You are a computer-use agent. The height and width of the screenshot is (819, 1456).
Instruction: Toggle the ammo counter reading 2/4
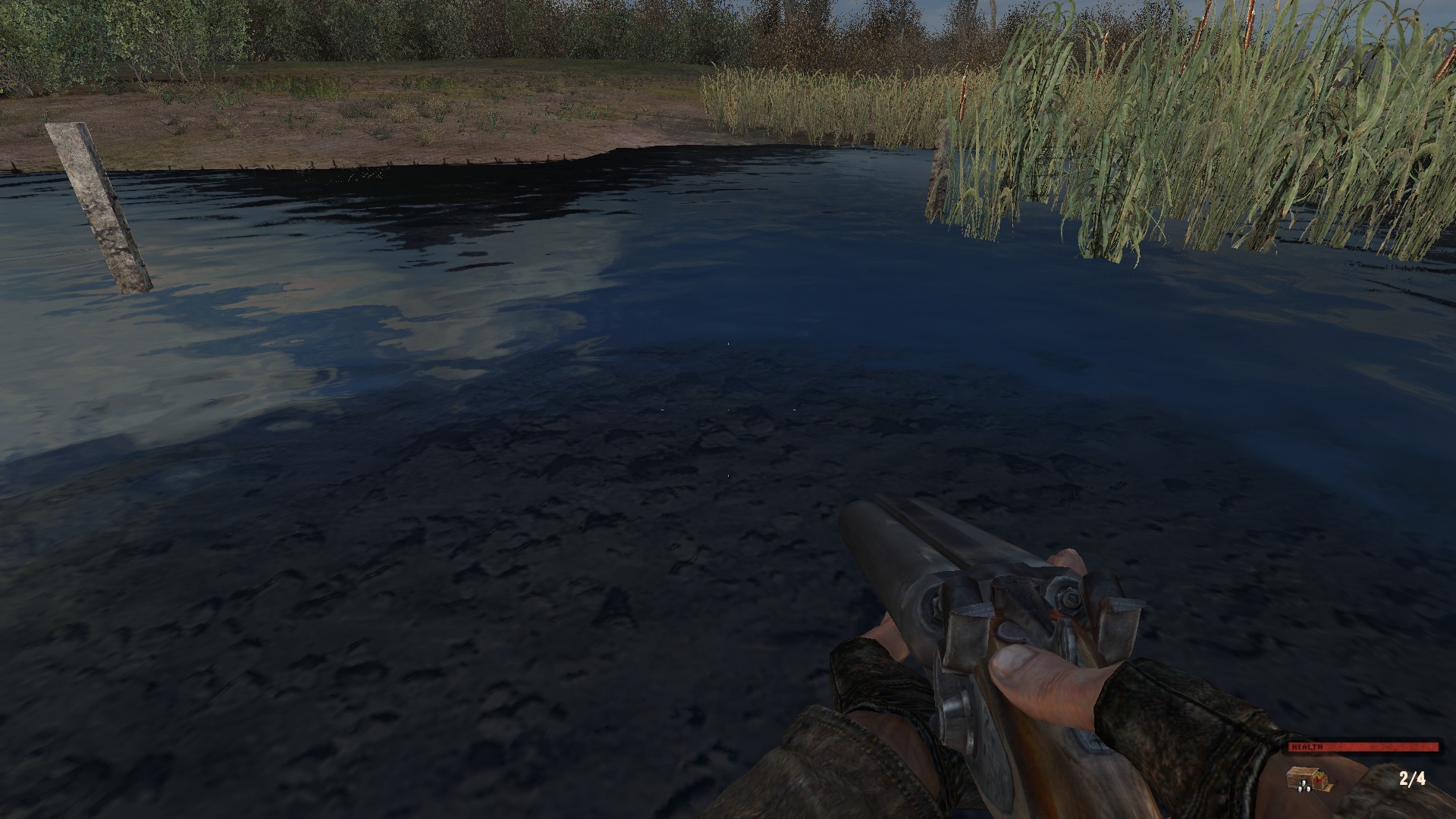tap(1412, 778)
